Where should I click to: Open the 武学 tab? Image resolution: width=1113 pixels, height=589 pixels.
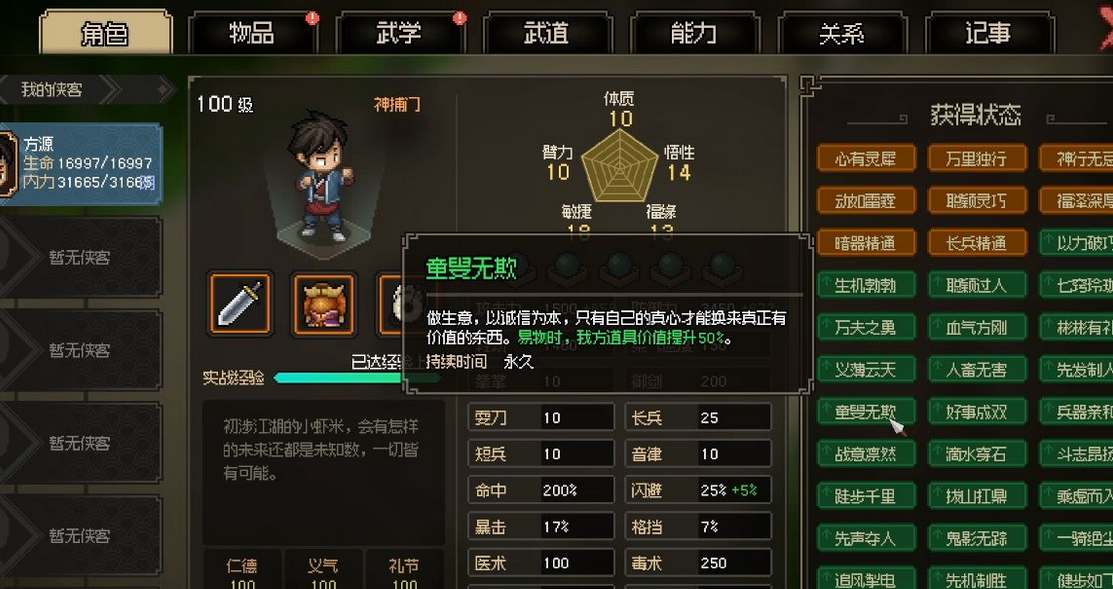(x=399, y=33)
